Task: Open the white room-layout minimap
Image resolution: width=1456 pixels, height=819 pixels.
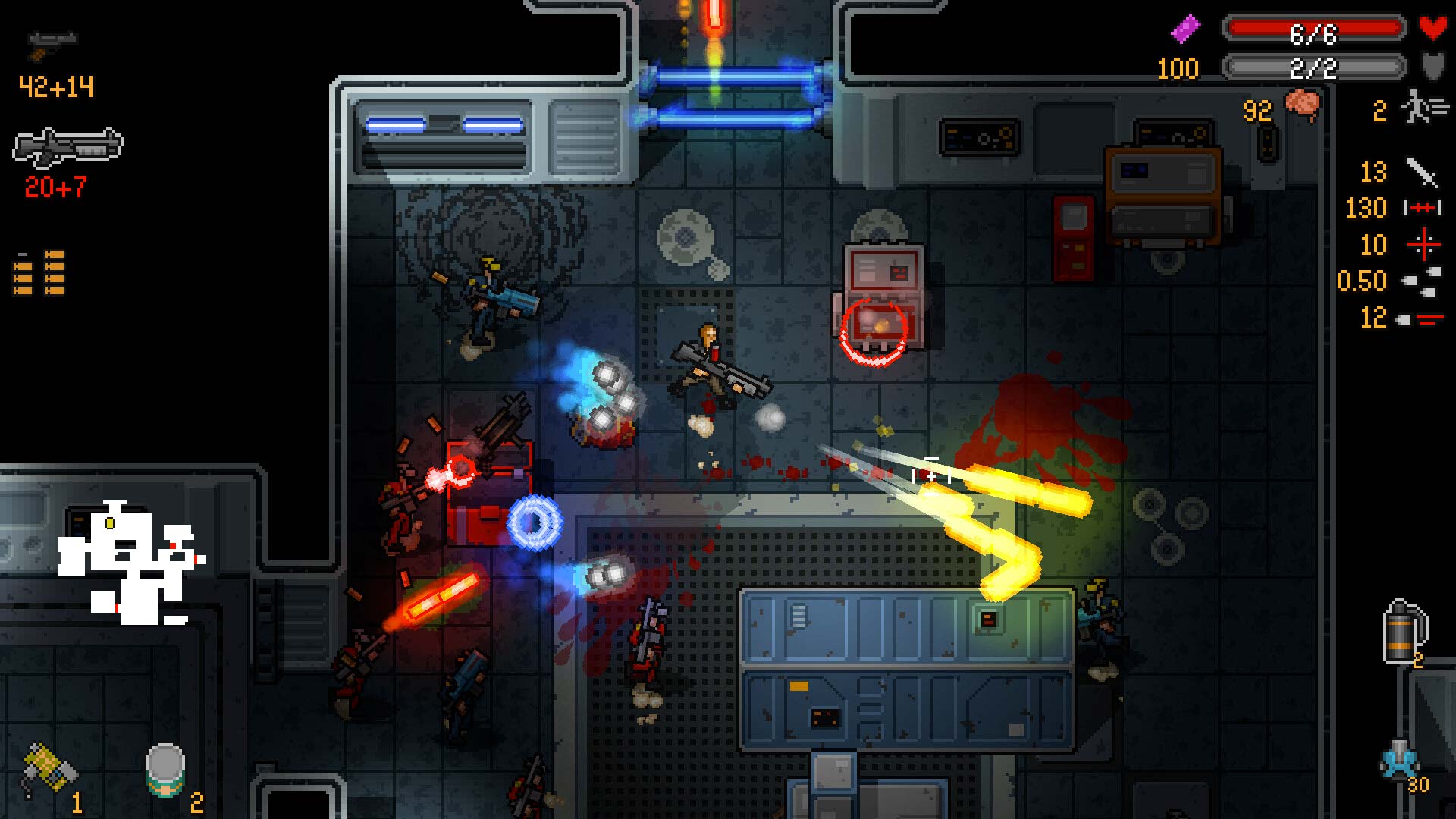Action: click(x=130, y=563)
